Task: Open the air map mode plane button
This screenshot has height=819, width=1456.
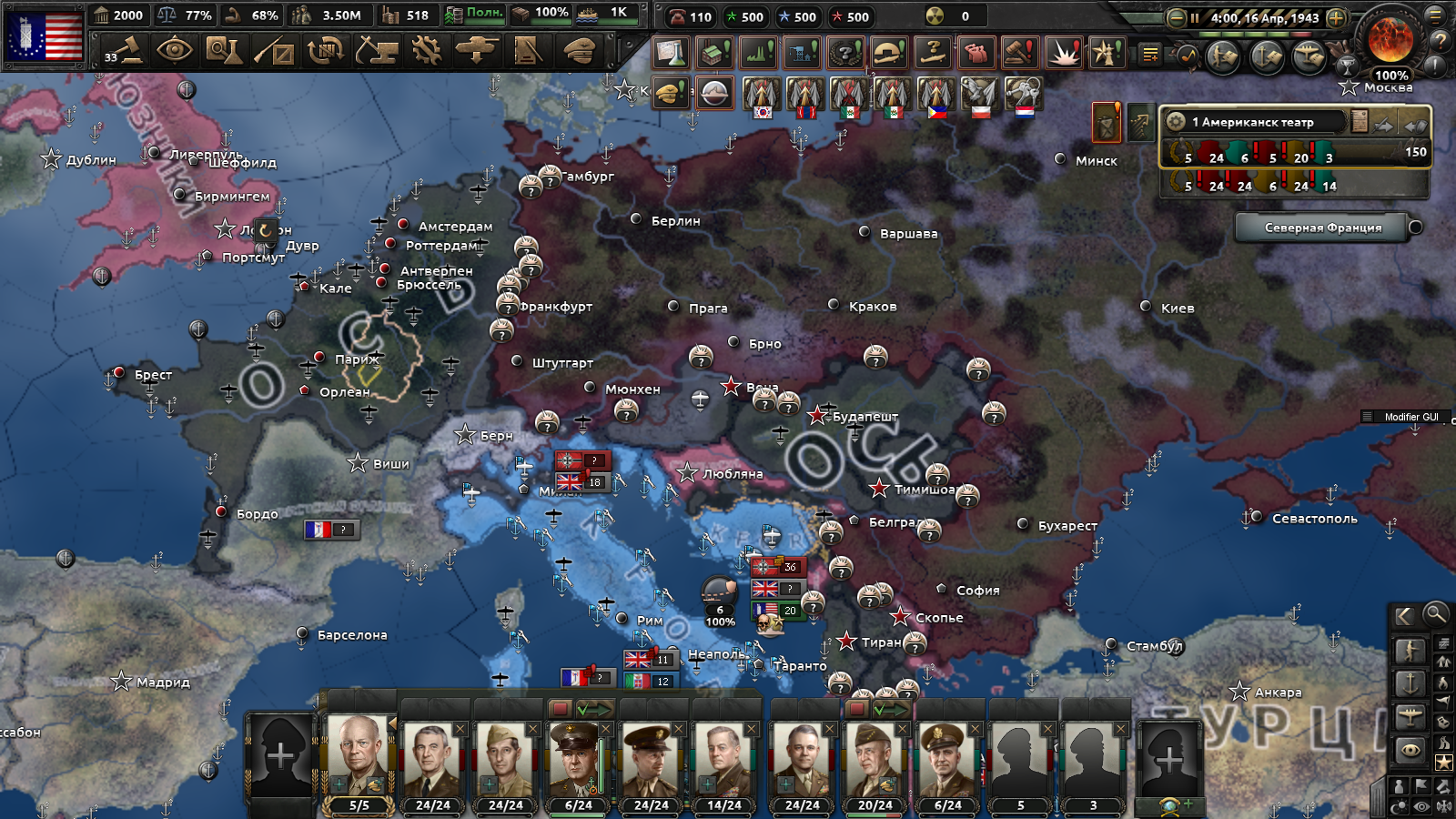Action: (x=1410, y=715)
